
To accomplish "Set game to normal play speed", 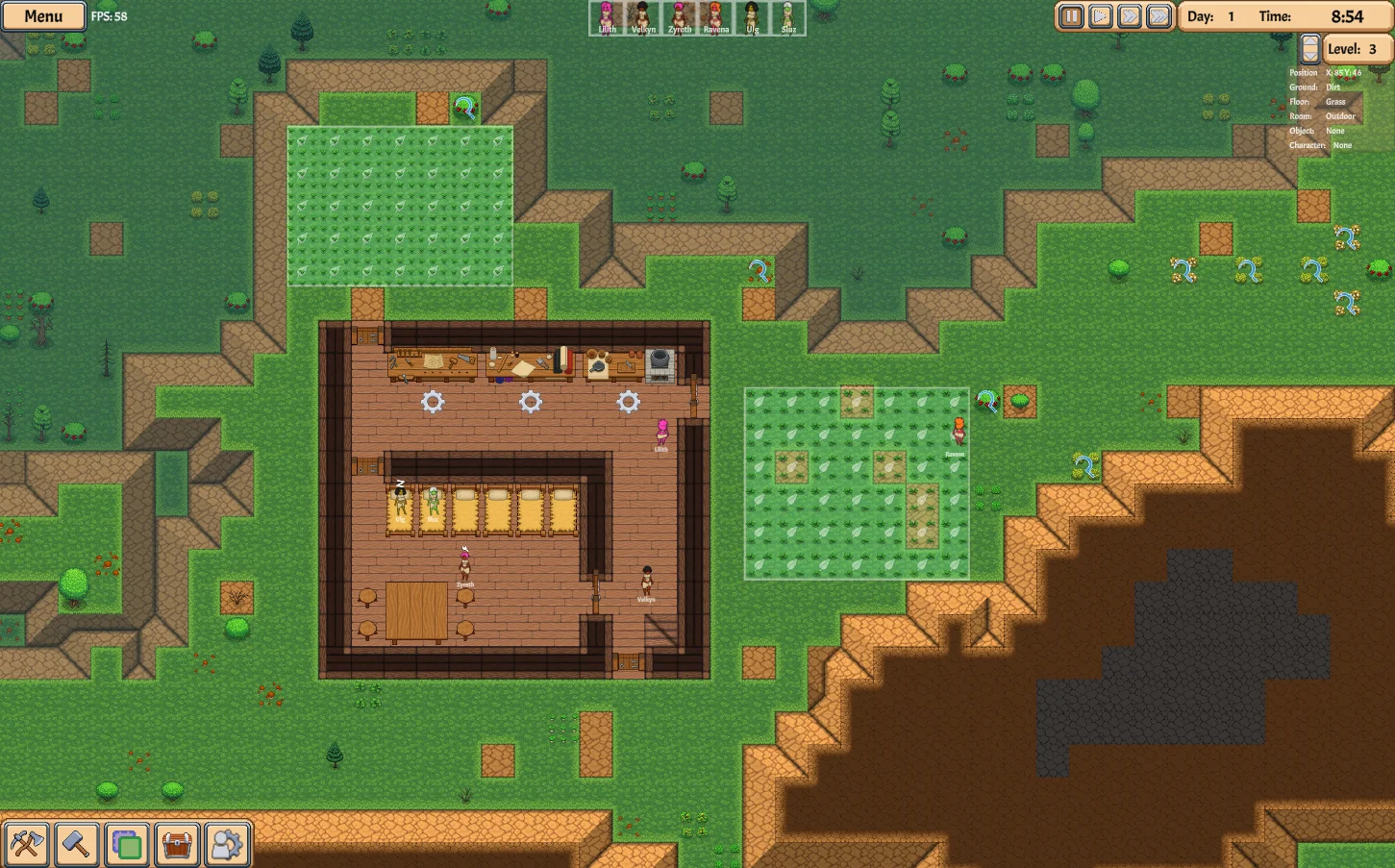I will (x=1101, y=16).
